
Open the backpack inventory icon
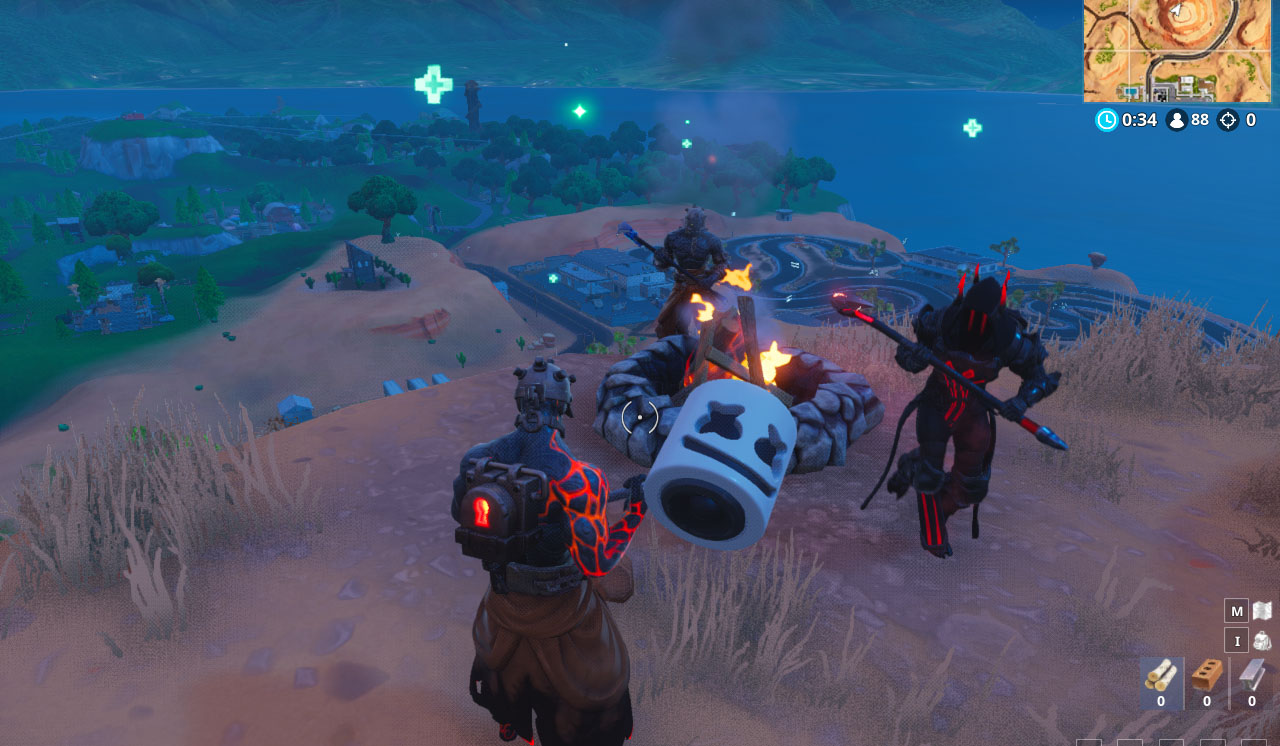point(1262,641)
